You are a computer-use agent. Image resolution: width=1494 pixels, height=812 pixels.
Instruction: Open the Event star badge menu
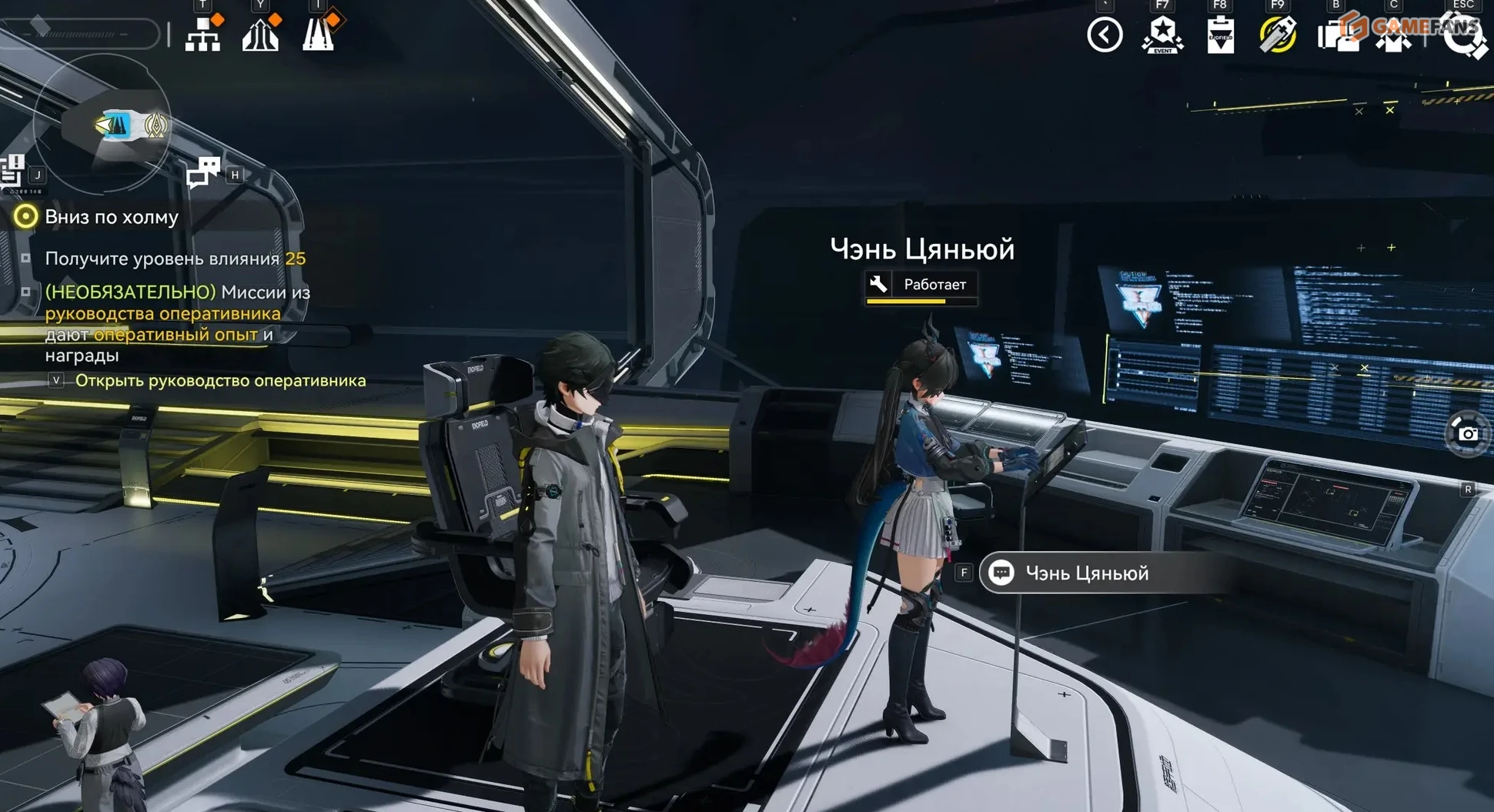[1162, 35]
